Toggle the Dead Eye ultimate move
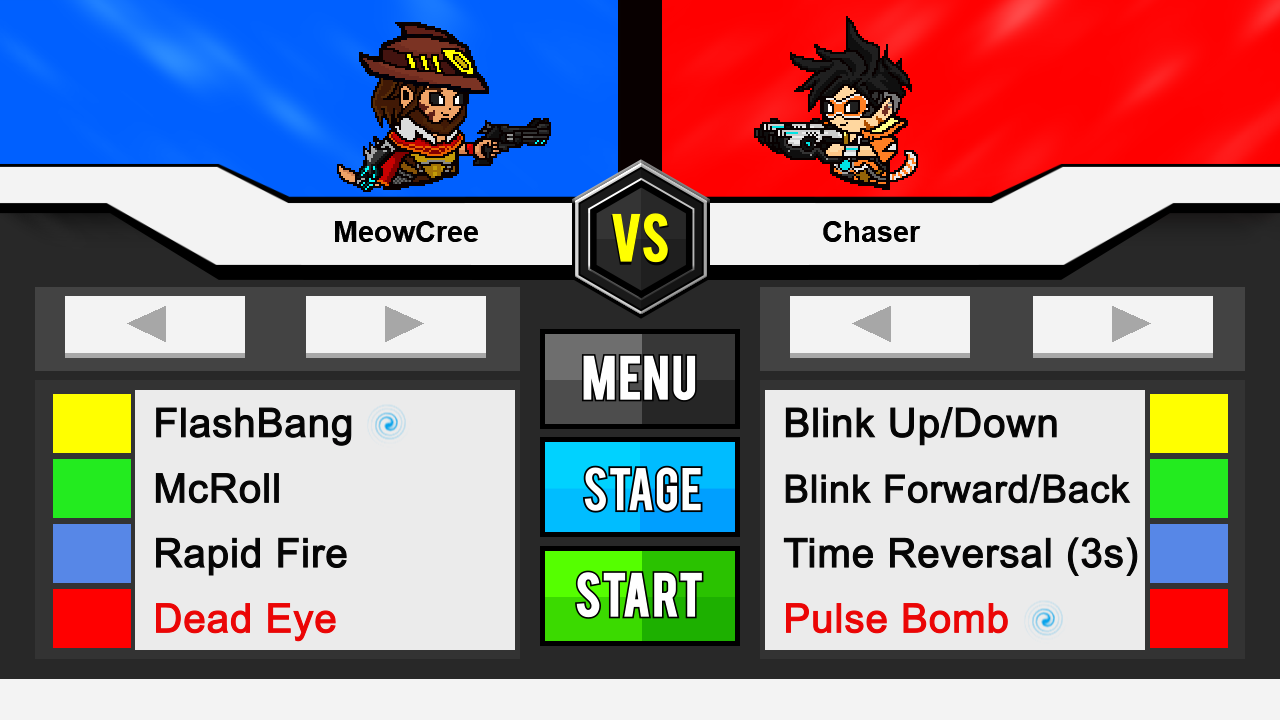 (243, 619)
